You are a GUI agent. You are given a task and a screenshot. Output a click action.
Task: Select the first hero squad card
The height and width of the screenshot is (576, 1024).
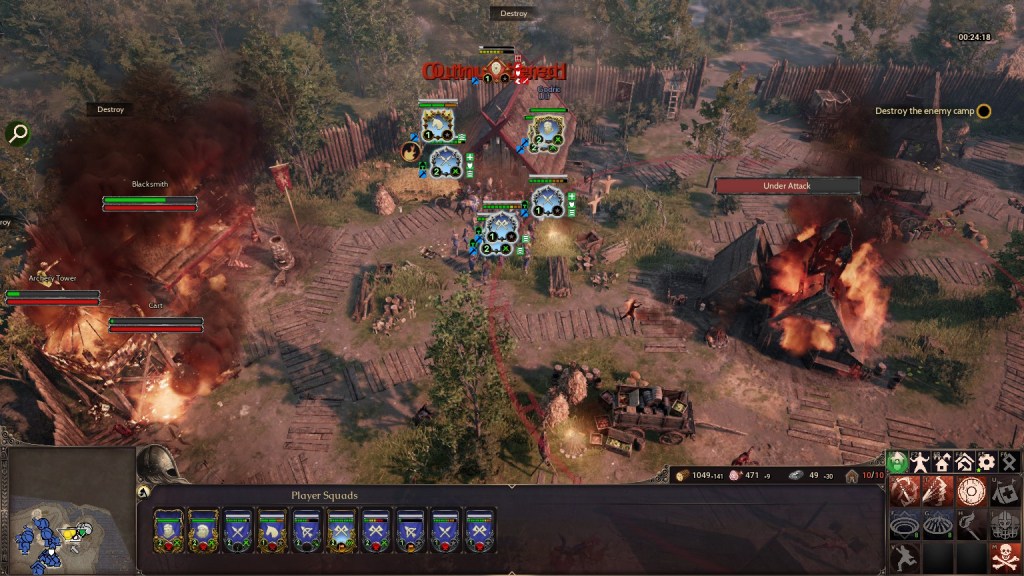pyautogui.click(x=168, y=531)
